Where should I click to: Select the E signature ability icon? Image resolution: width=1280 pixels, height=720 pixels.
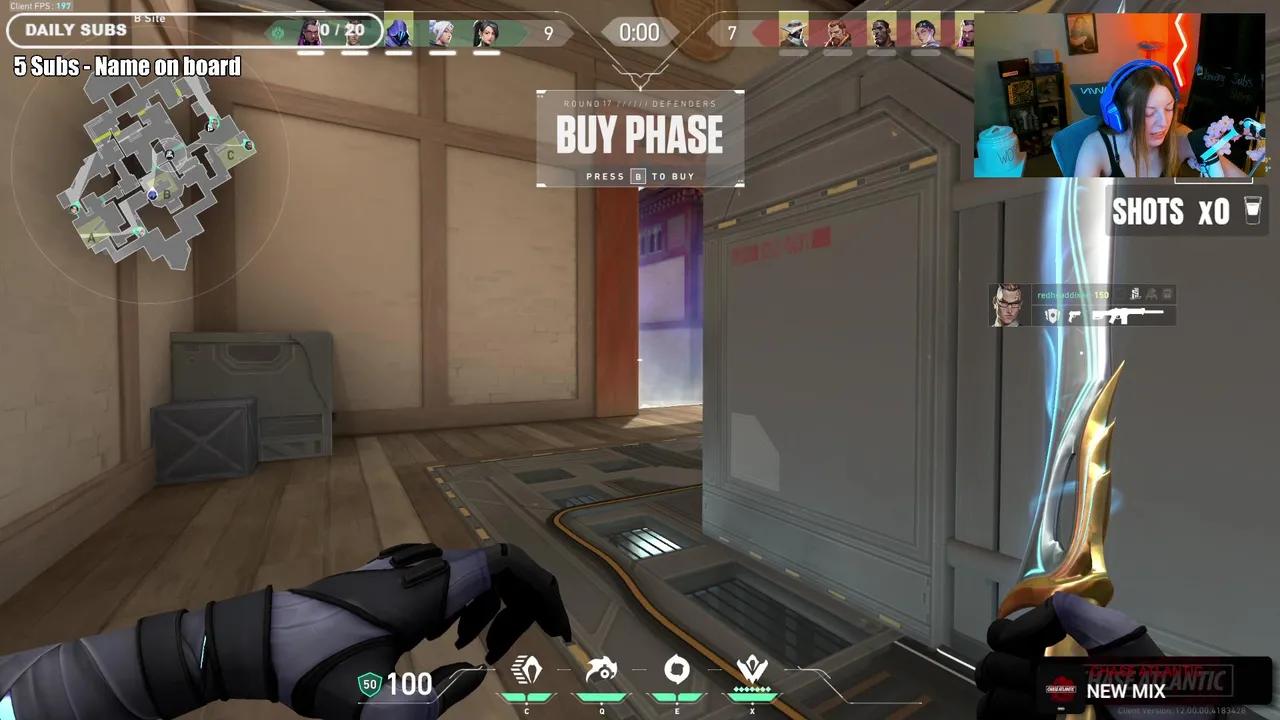677,669
